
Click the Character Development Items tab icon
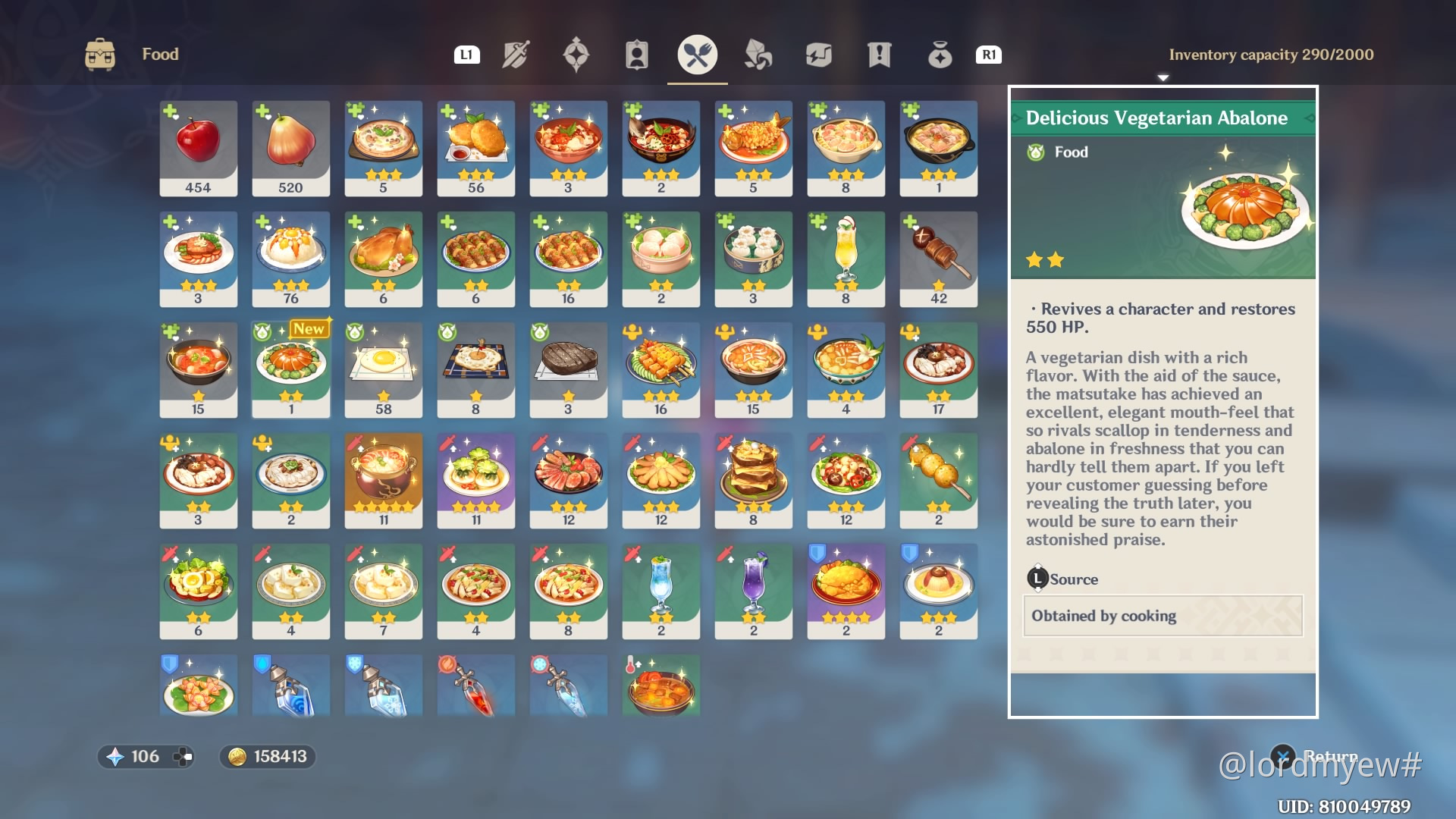pyautogui.click(x=637, y=54)
